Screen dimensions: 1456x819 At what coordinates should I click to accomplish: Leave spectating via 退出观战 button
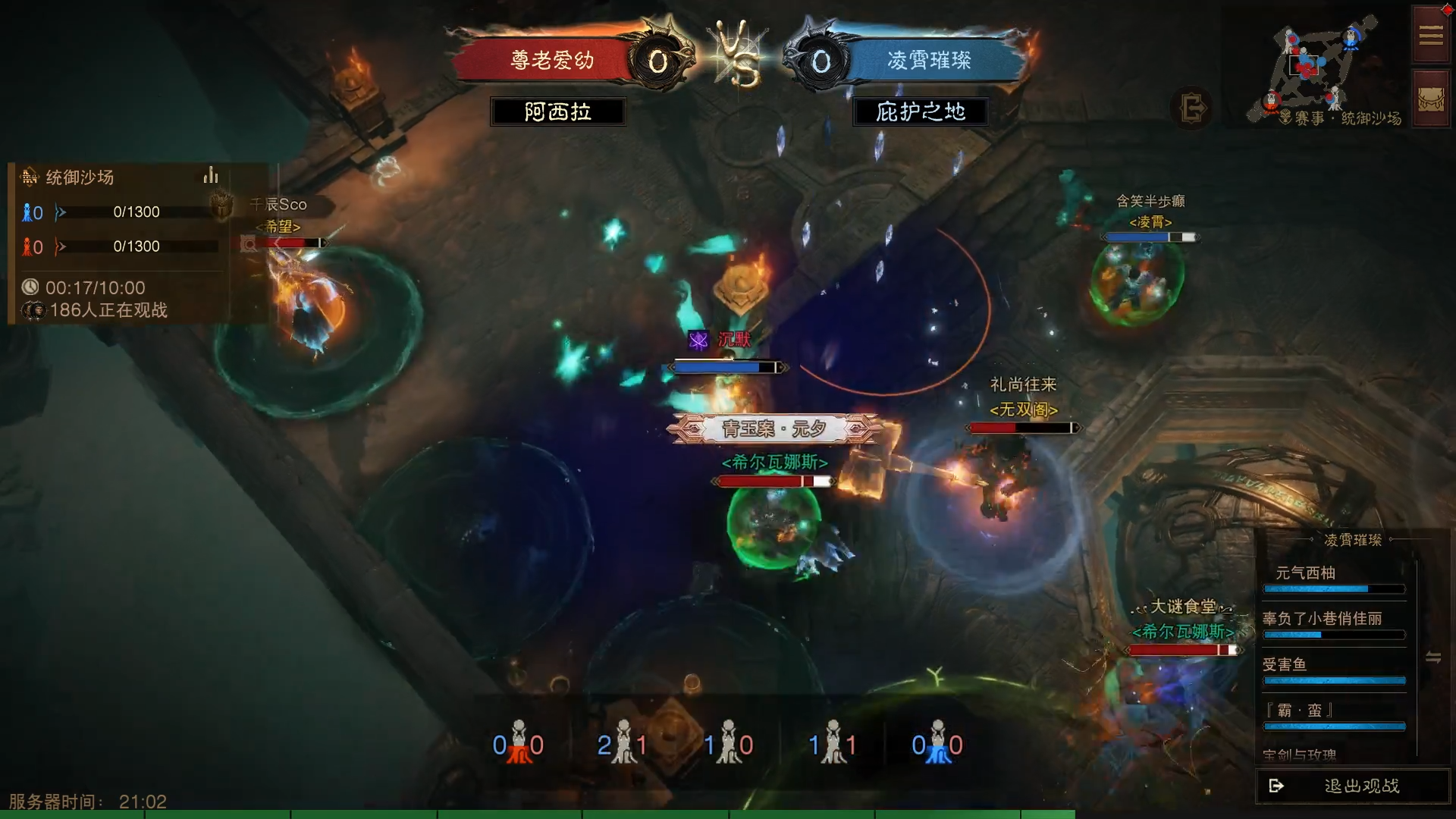1353,786
